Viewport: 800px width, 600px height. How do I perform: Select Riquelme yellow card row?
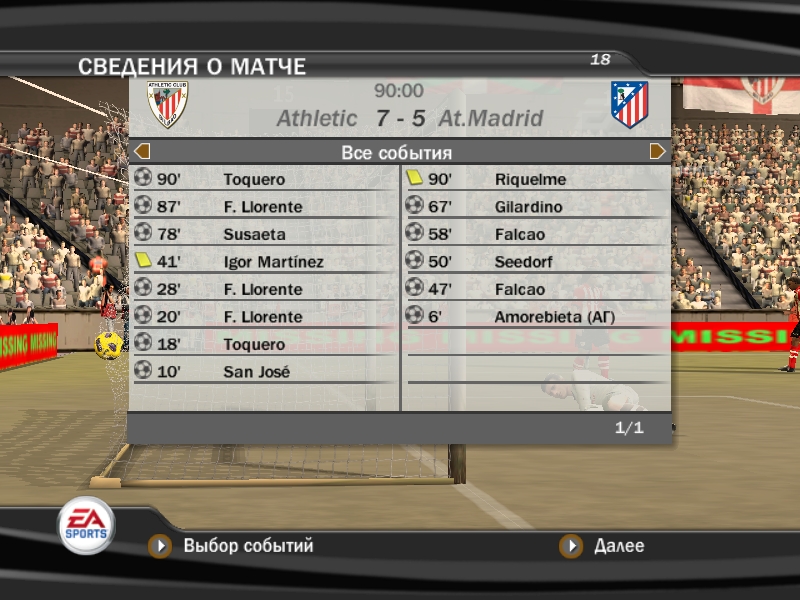point(537,180)
